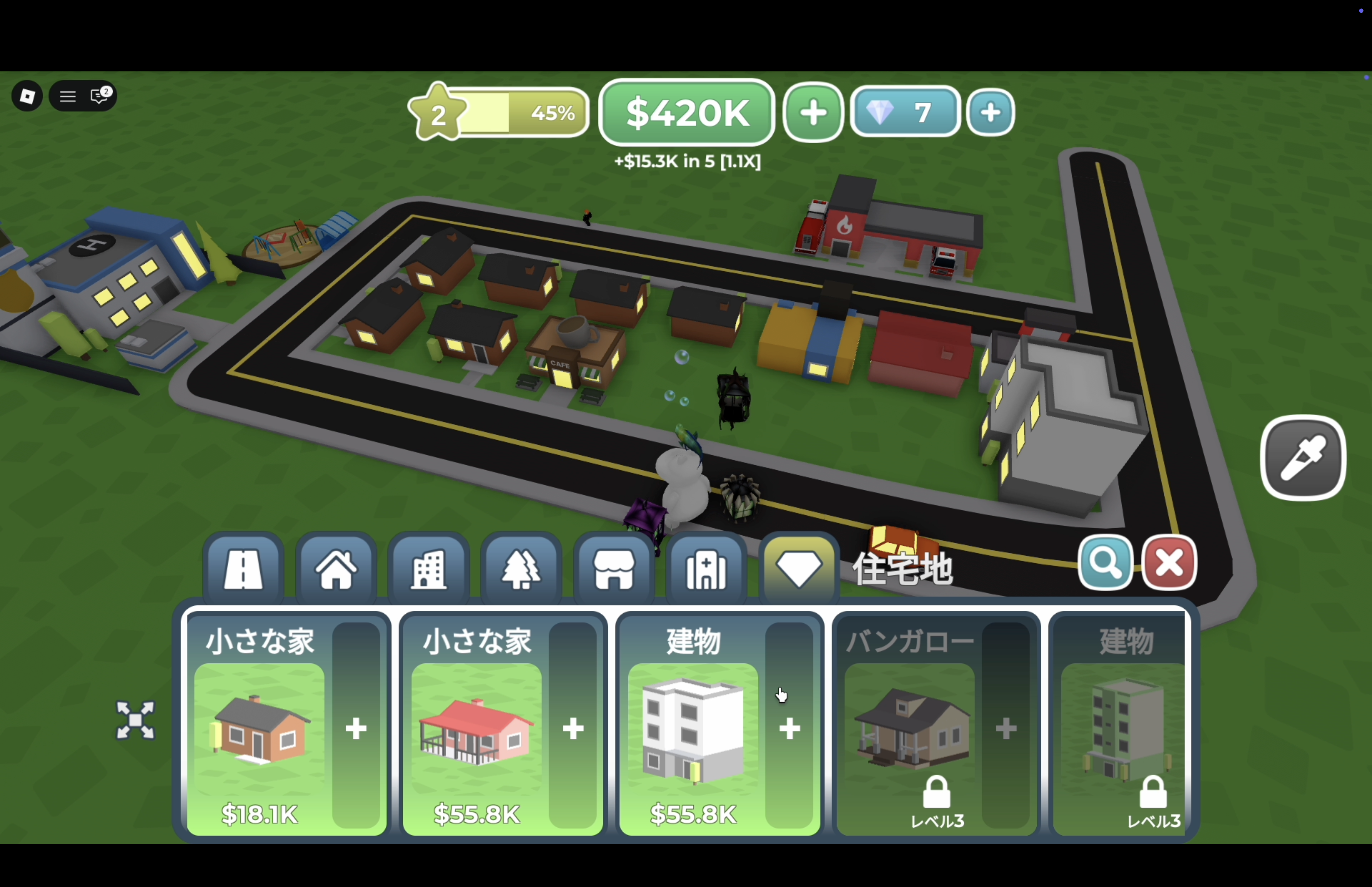
Task: Buy more diamonds with blue plus
Action: [990, 112]
